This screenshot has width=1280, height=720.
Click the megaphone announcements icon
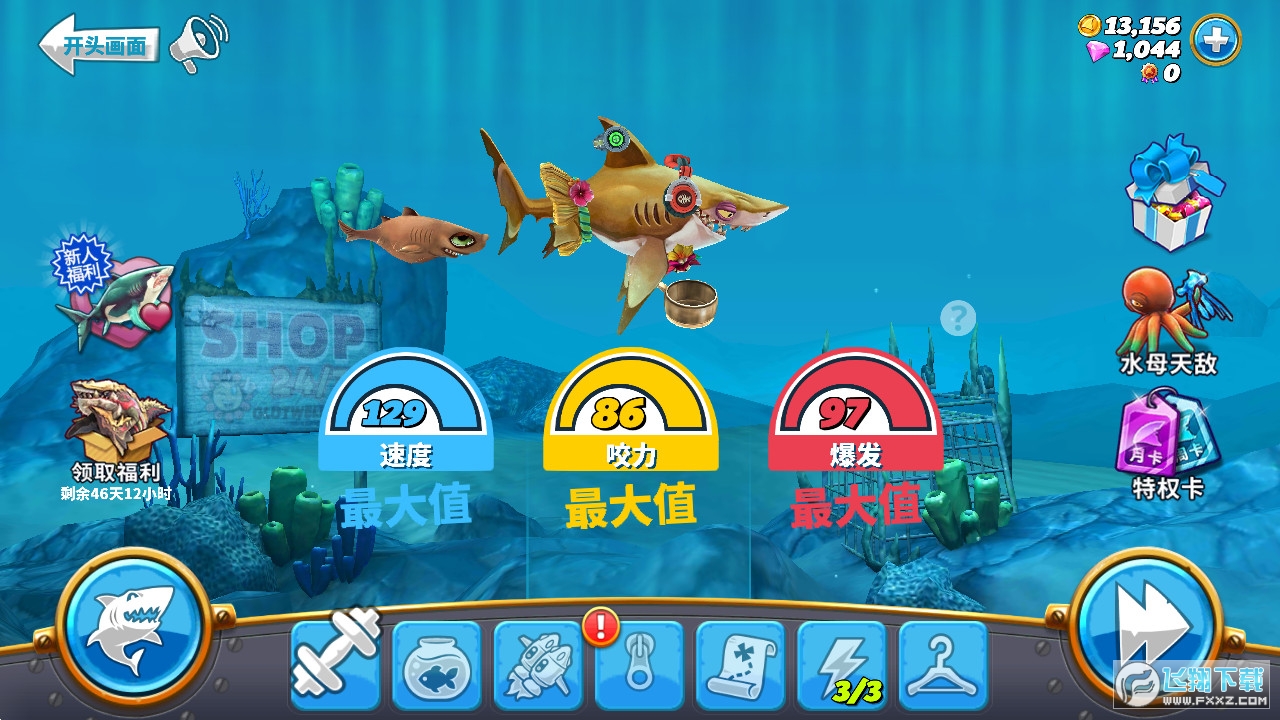point(196,42)
